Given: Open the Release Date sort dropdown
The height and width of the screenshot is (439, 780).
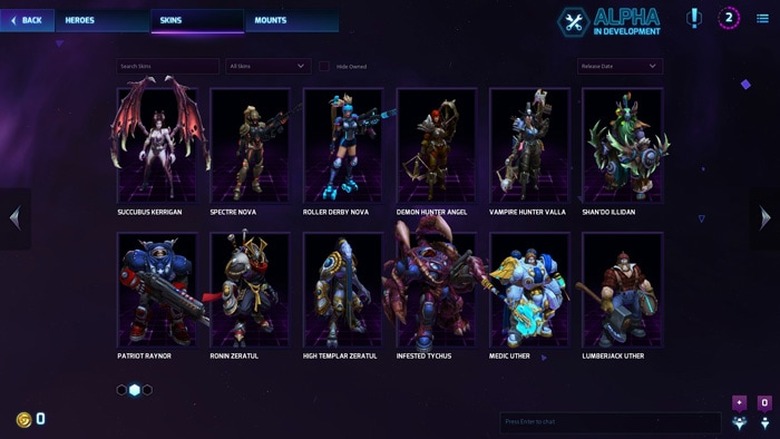Looking at the screenshot, I should pyautogui.click(x=619, y=66).
